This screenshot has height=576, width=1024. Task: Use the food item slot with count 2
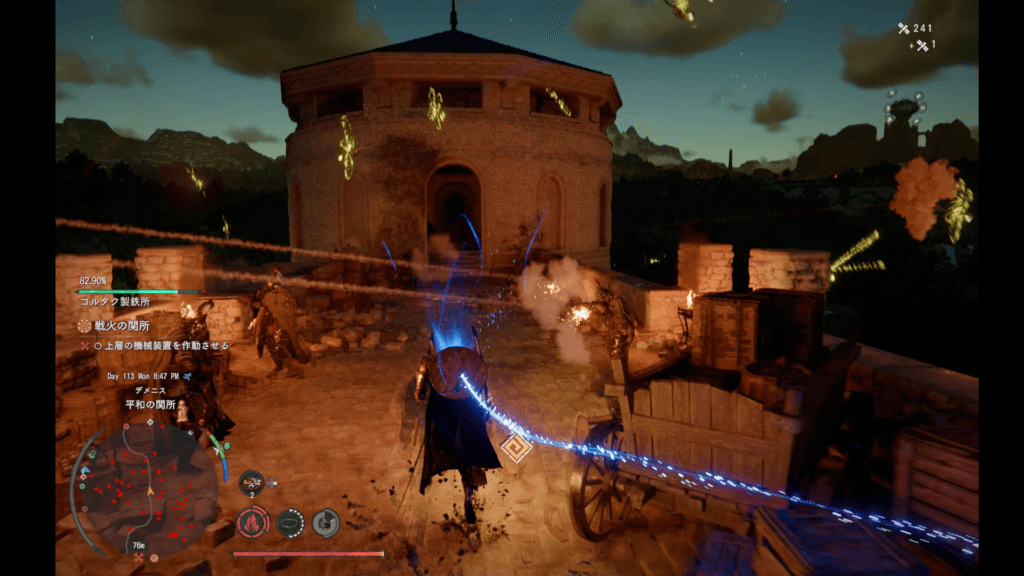[251, 481]
